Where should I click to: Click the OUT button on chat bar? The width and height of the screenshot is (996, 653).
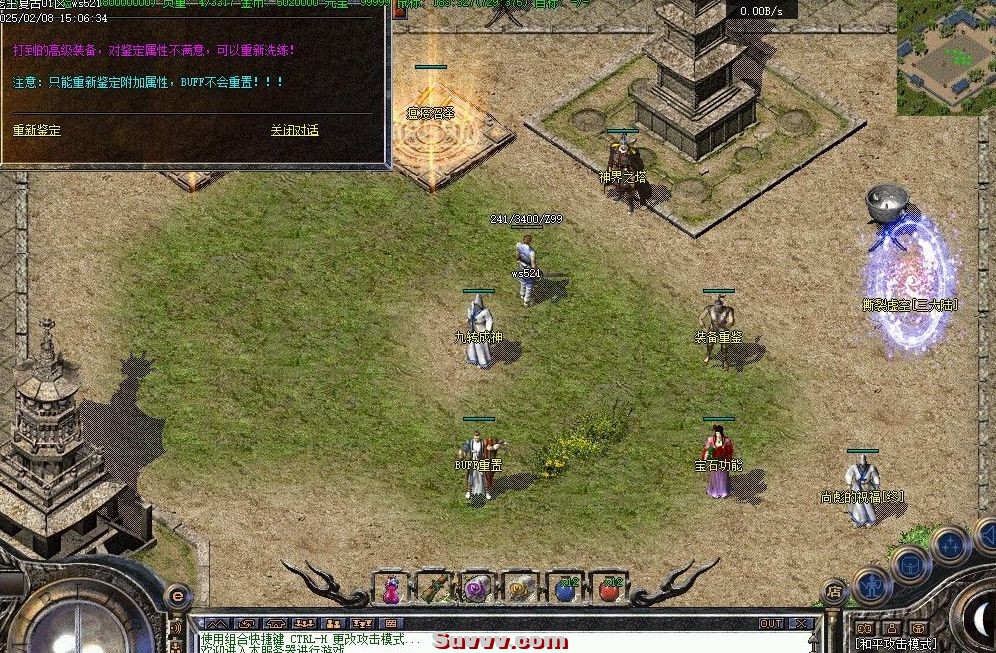click(770, 623)
